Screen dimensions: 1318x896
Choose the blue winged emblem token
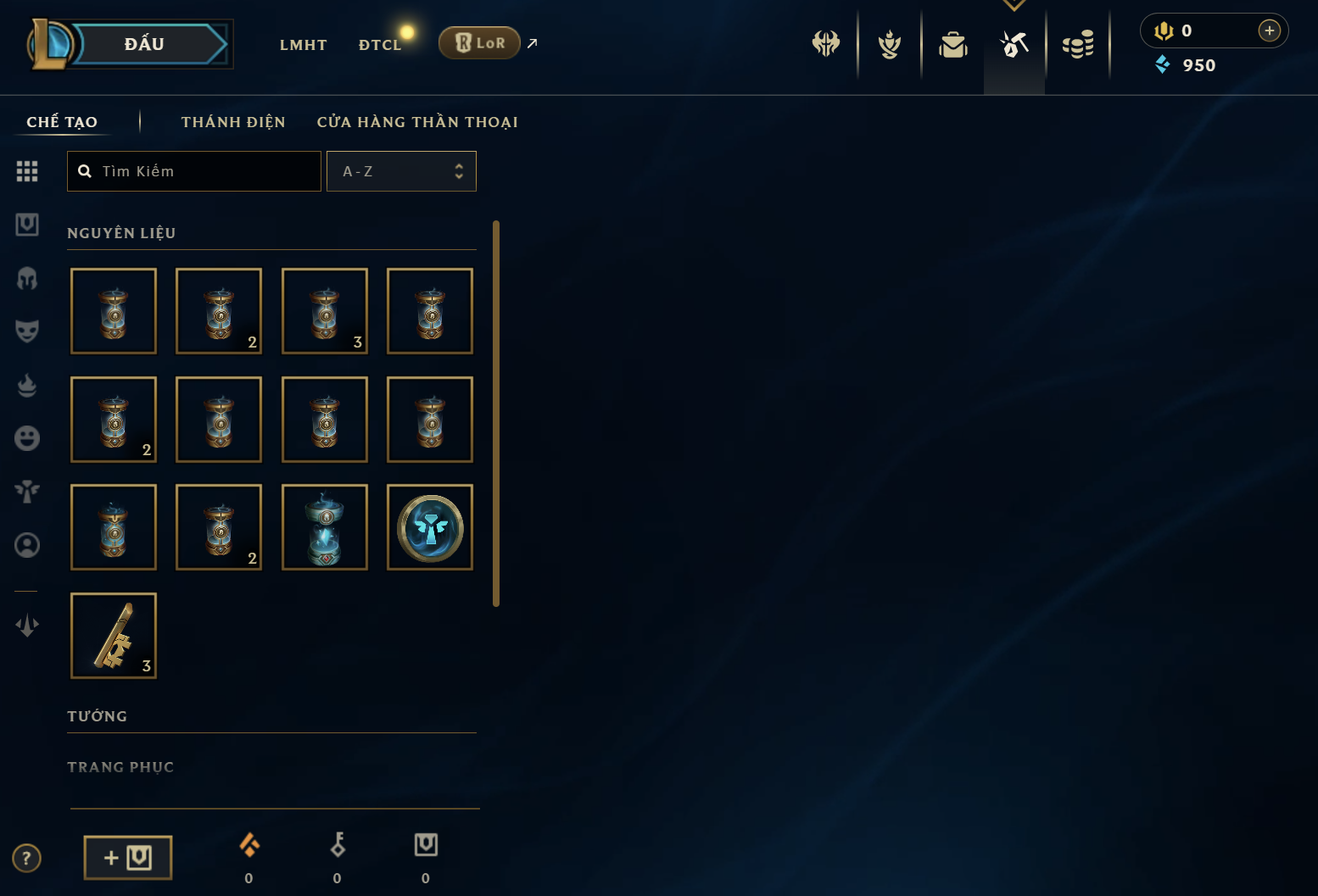pyautogui.click(x=430, y=527)
